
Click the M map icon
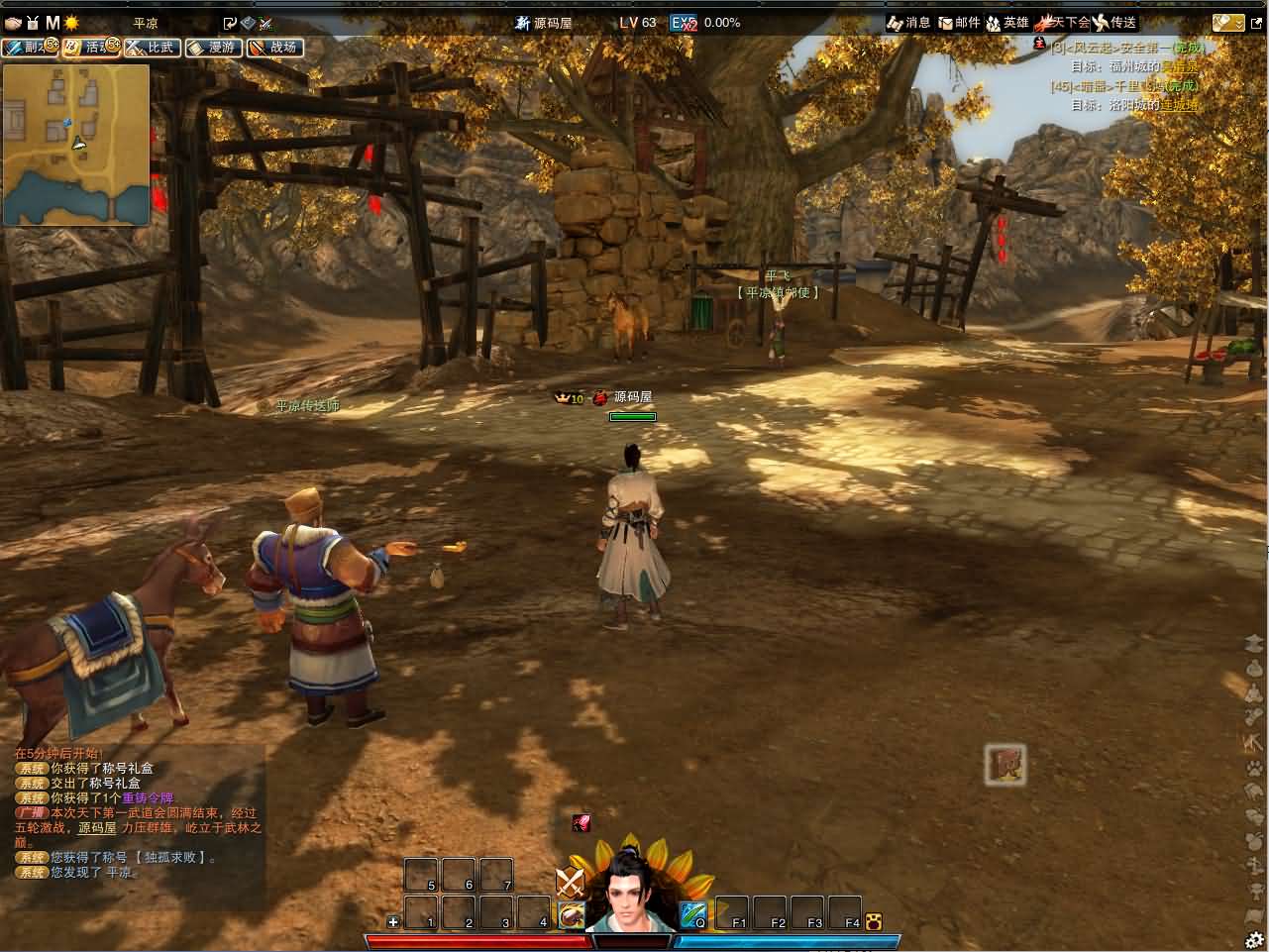point(53,22)
